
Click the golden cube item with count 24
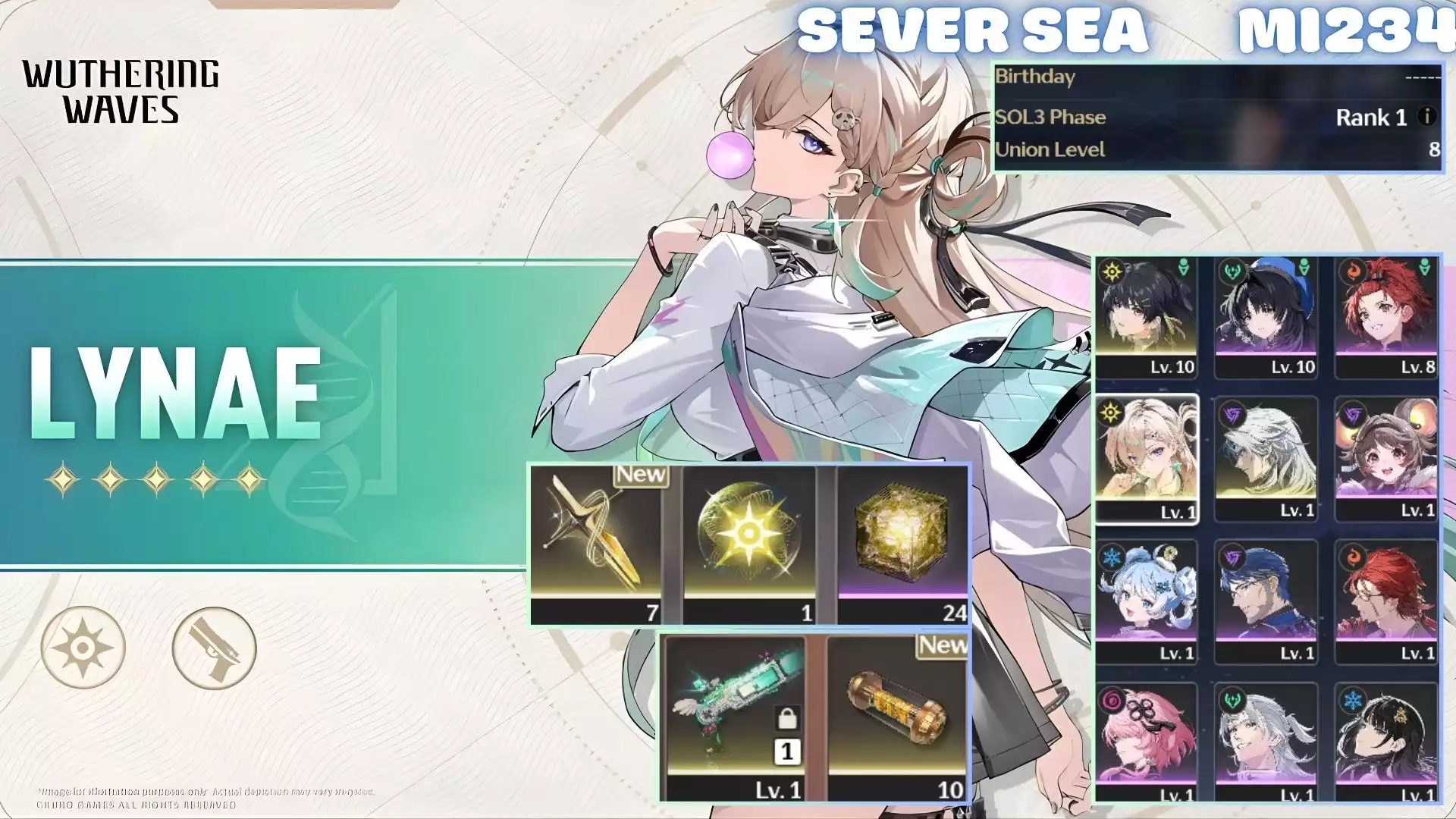click(902, 544)
